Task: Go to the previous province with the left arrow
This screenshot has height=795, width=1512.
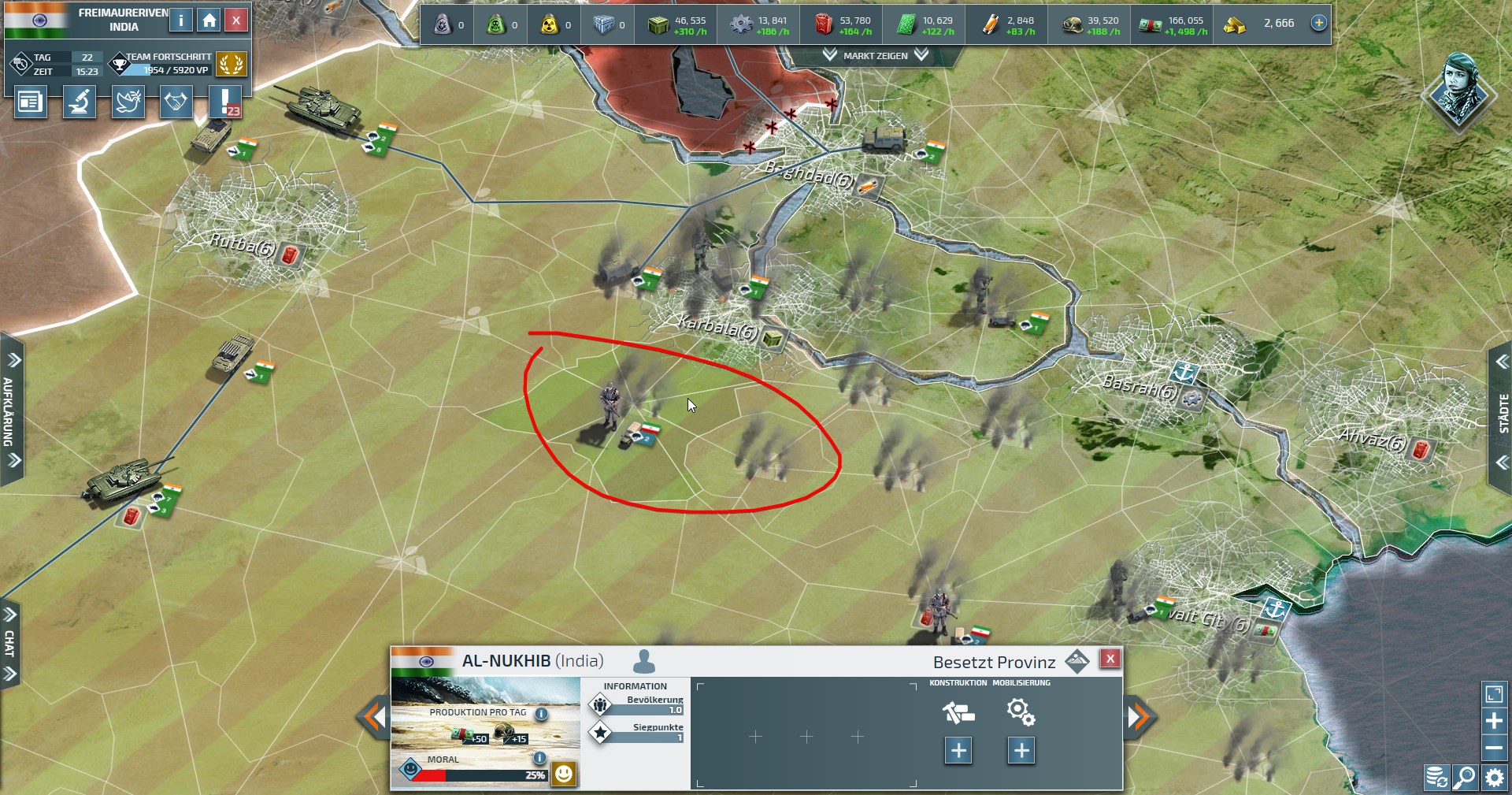Action: pos(373,717)
